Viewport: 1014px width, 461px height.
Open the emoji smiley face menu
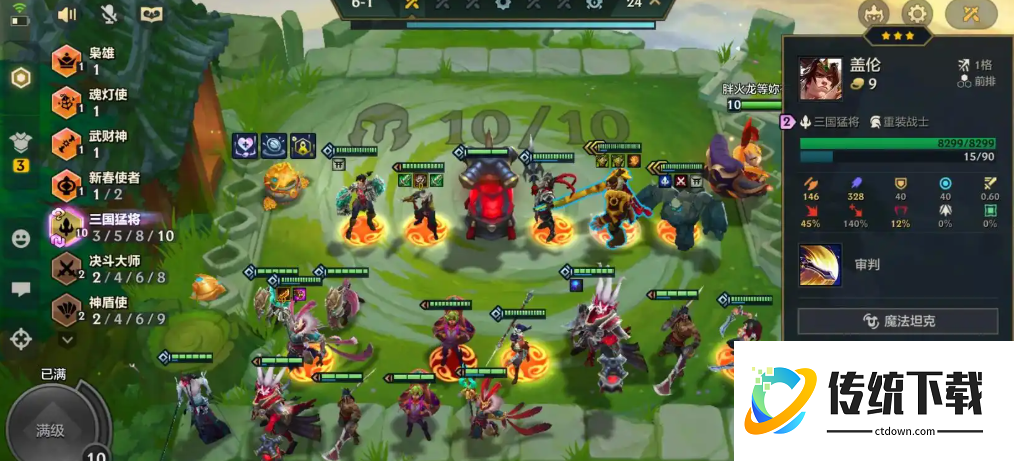pos(20,239)
